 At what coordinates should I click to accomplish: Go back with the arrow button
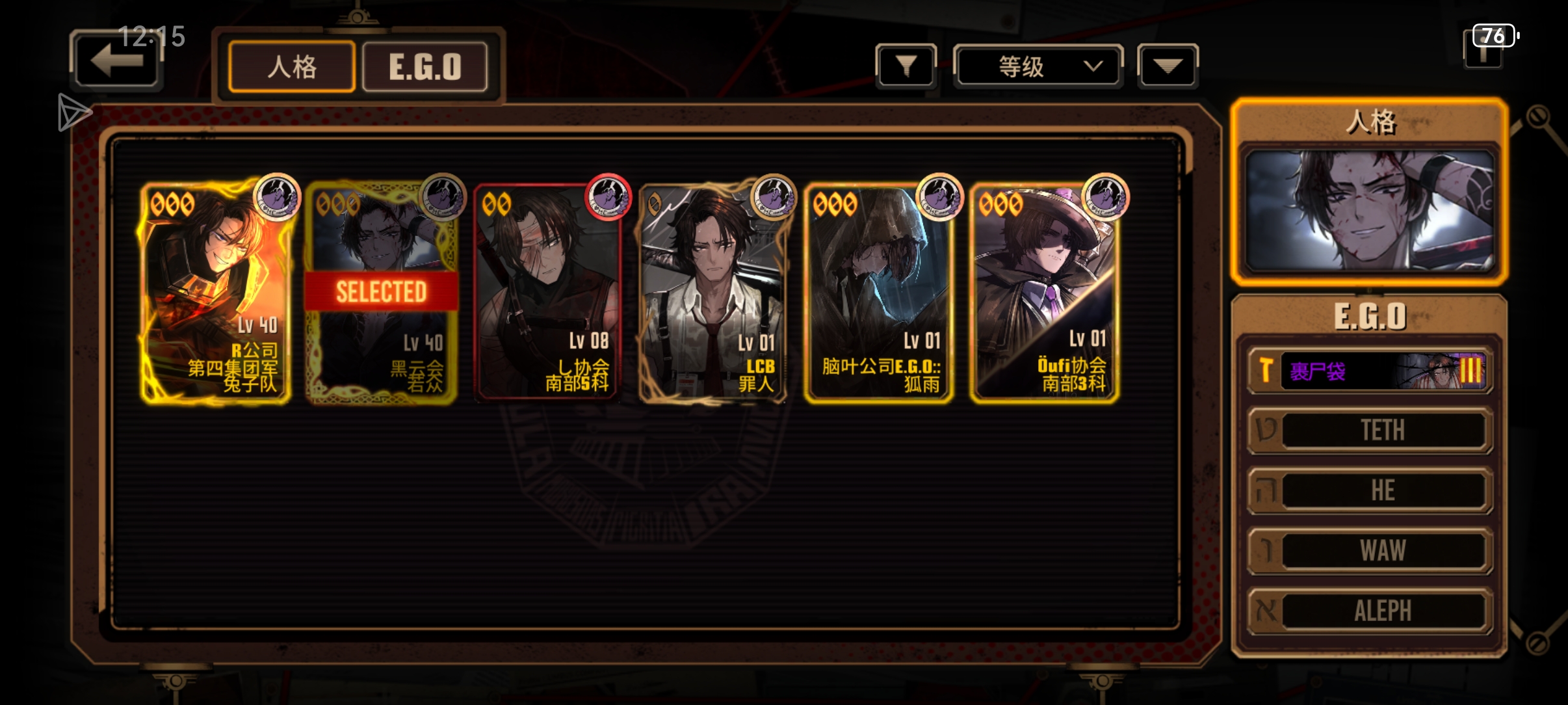tap(116, 60)
